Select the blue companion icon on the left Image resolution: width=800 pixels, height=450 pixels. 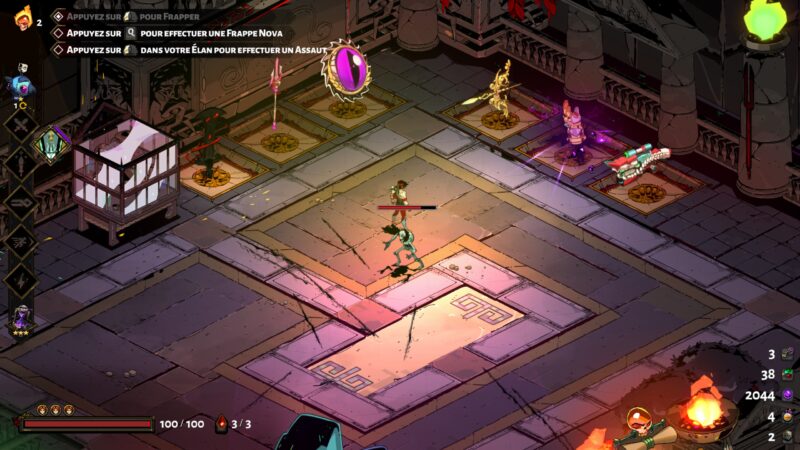pos(20,84)
